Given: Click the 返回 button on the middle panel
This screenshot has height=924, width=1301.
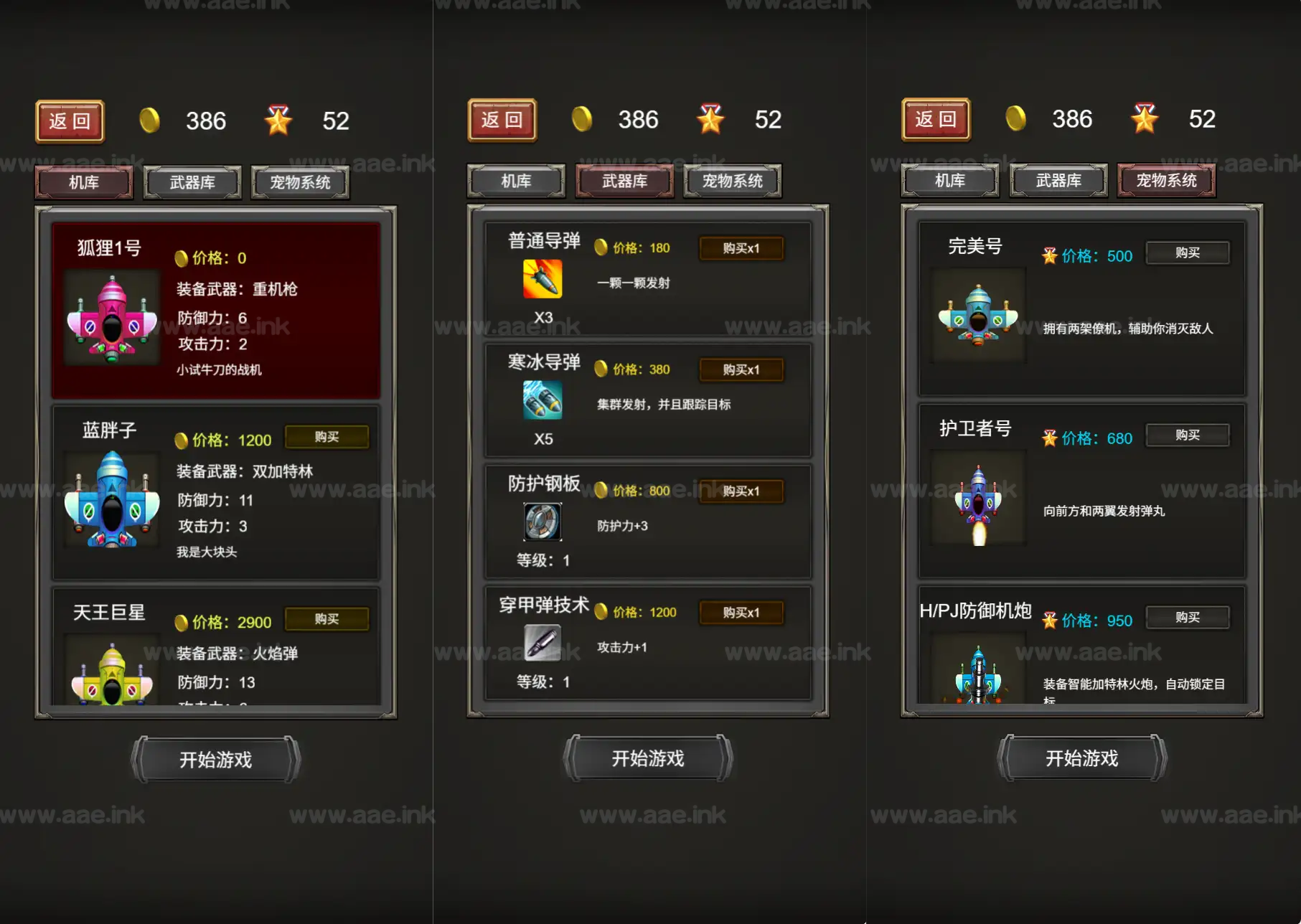Looking at the screenshot, I should pyautogui.click(x=502, y=120).
